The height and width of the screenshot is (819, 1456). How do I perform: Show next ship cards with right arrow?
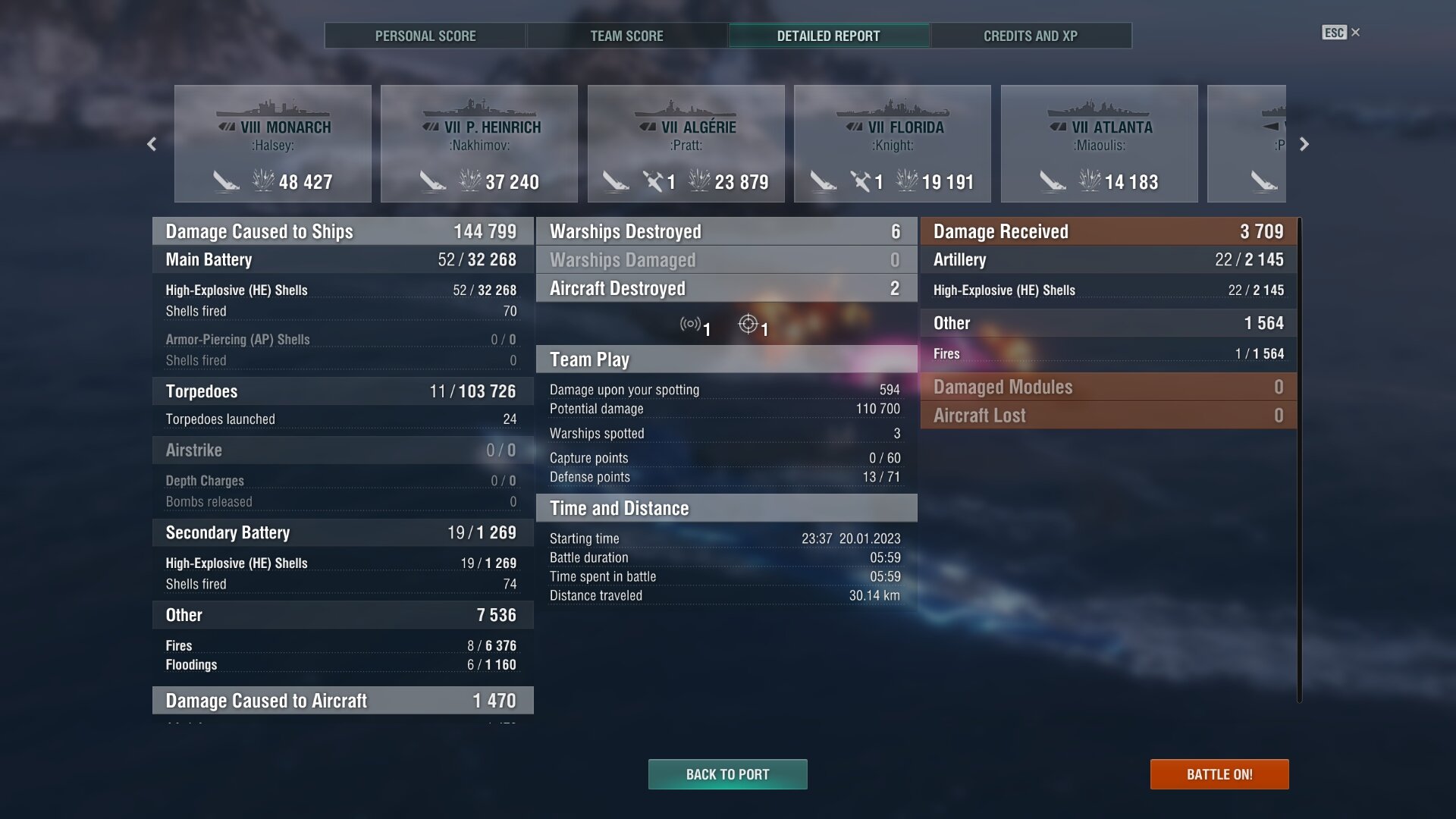click(x=1304, y=144)
